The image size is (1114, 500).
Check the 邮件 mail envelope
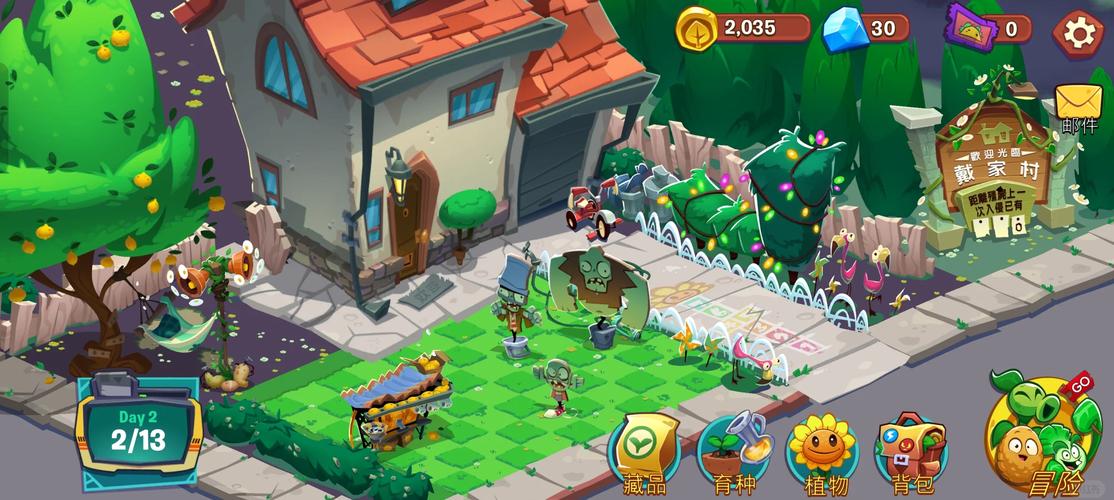[x=1079, y=107]
